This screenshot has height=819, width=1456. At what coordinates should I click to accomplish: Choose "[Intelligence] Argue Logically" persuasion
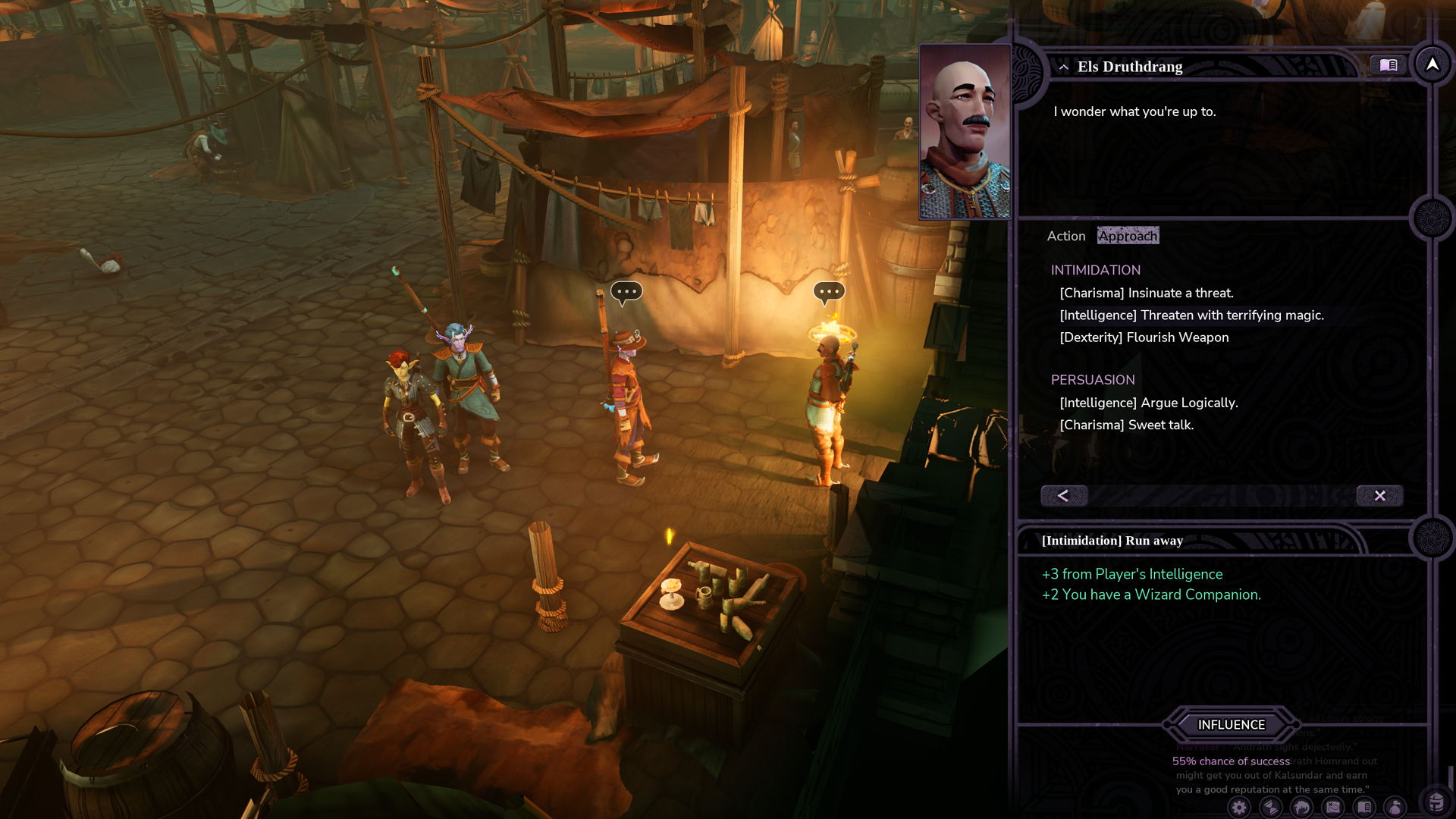pyautogui.click(x=1148, y=403)
